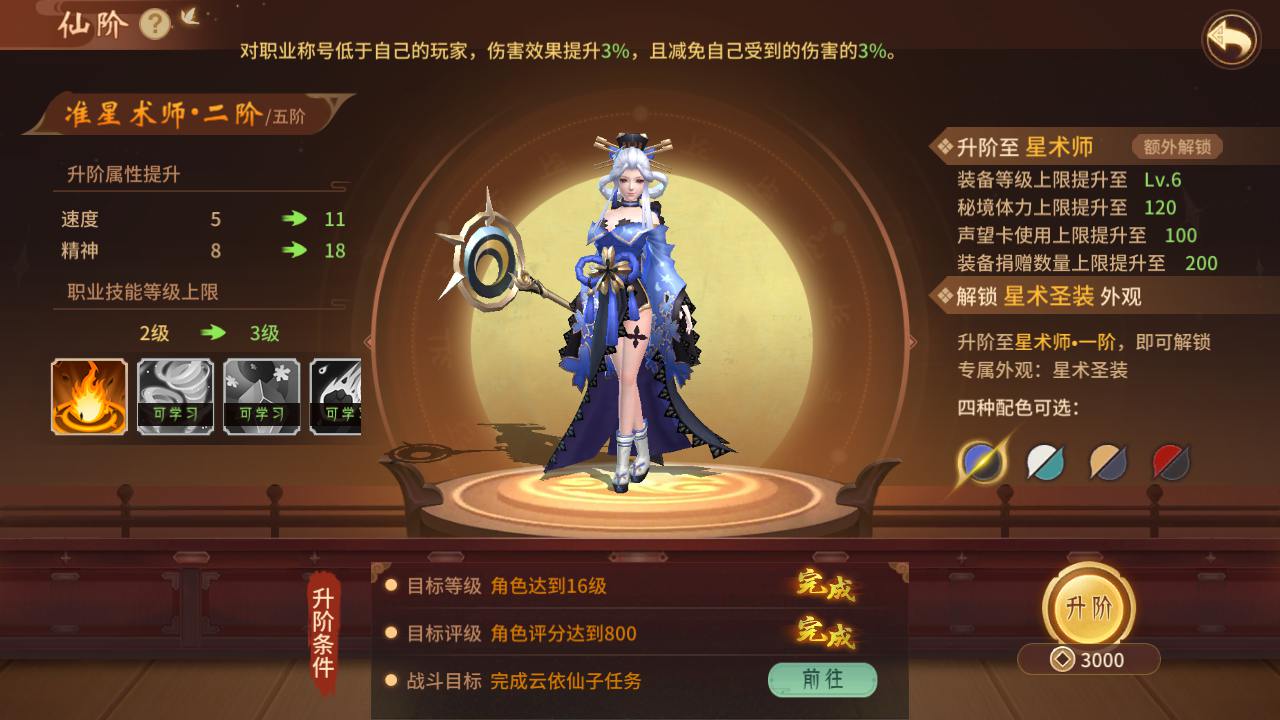1280x720 pixels.
Task: Click the back arrow button
Action: pyautogui.click(x=1231, y=39)
